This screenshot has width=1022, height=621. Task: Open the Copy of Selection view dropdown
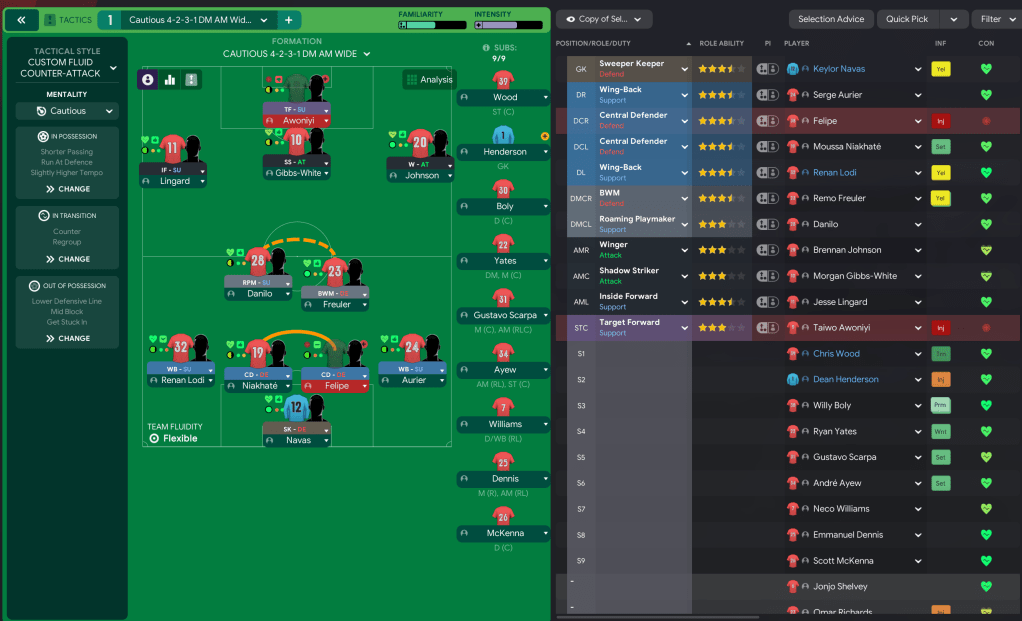click(604, 19)
